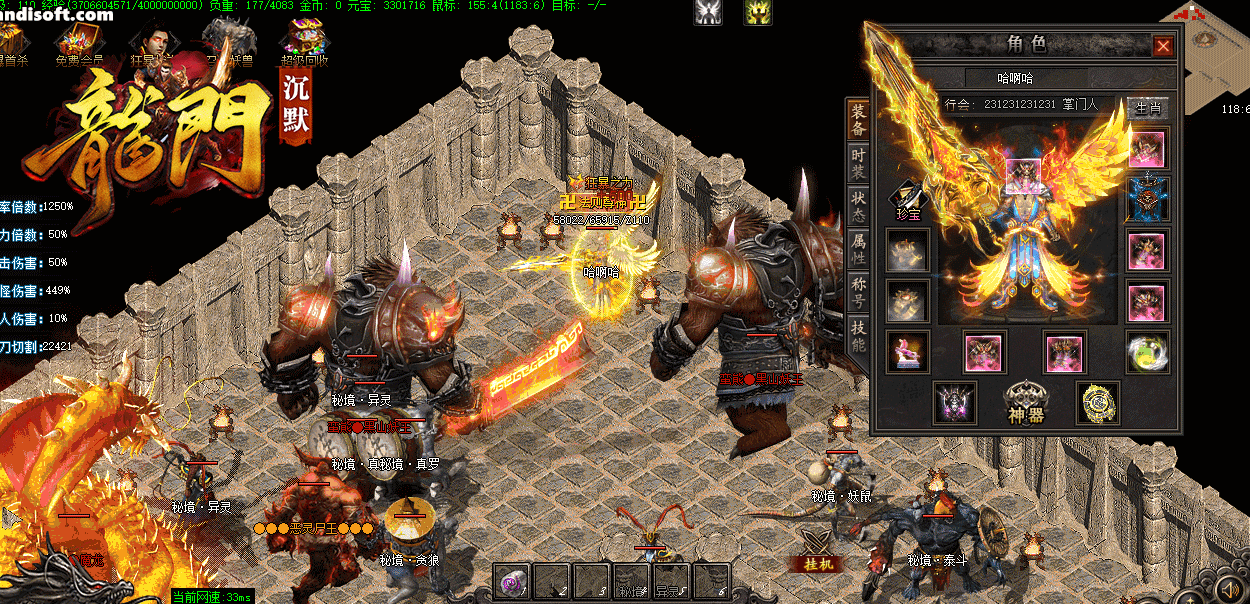Select the blue medal equipment slot

click(x=1147, y=199)
